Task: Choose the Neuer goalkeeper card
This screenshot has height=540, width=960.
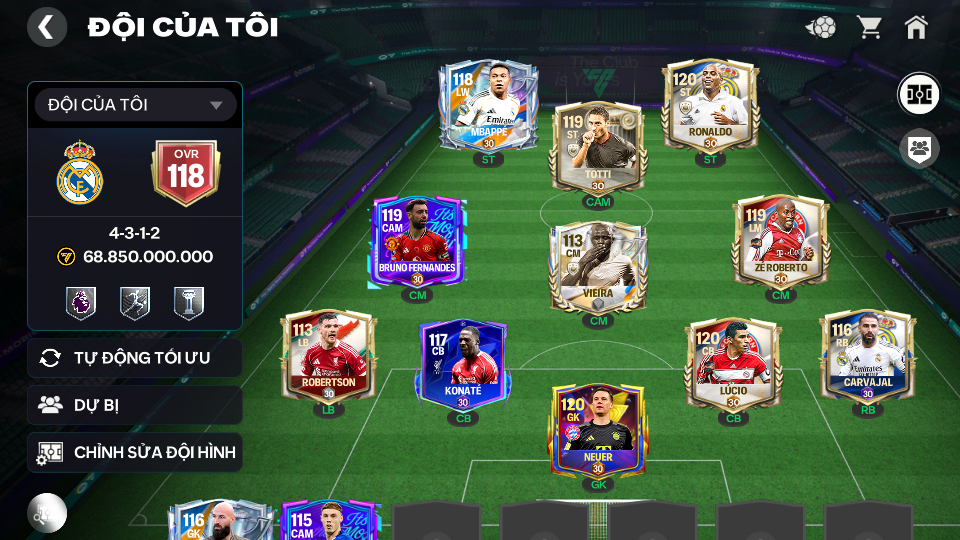Action: tap(598, 432)
